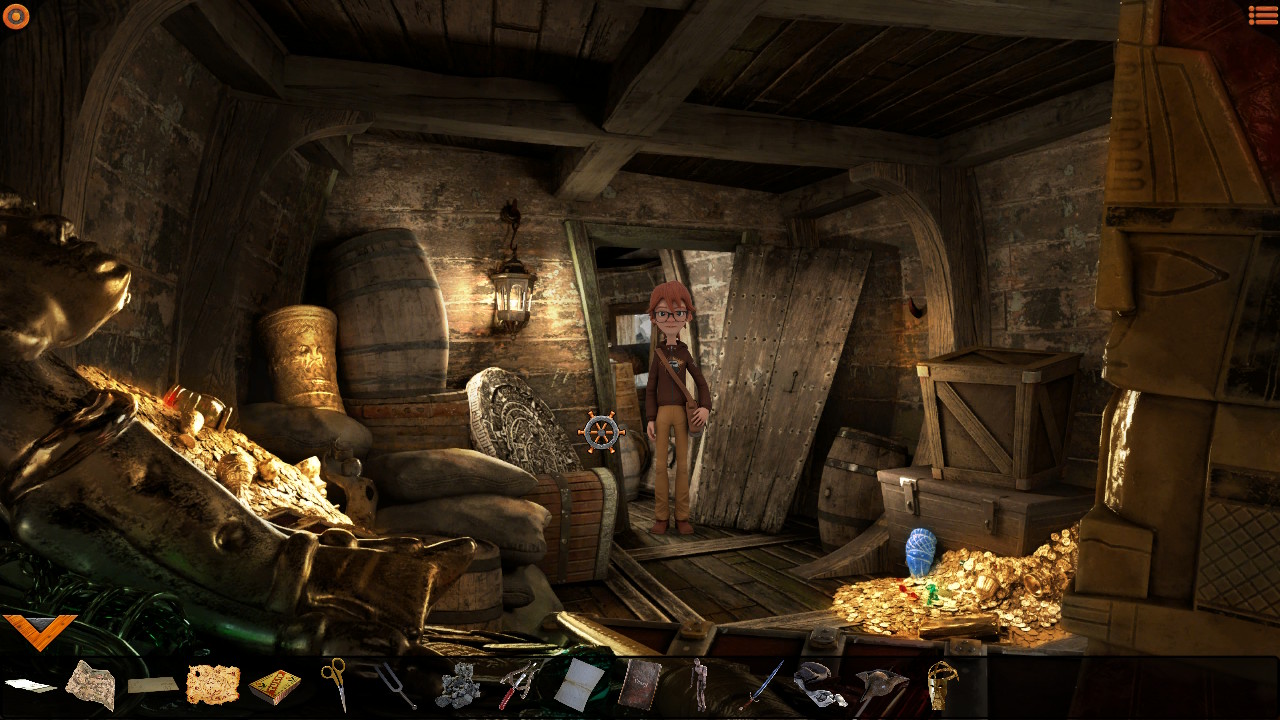1280x720 pixels.
Task: Select the blue-bladed sword
Action: click(x=762, y=684)
